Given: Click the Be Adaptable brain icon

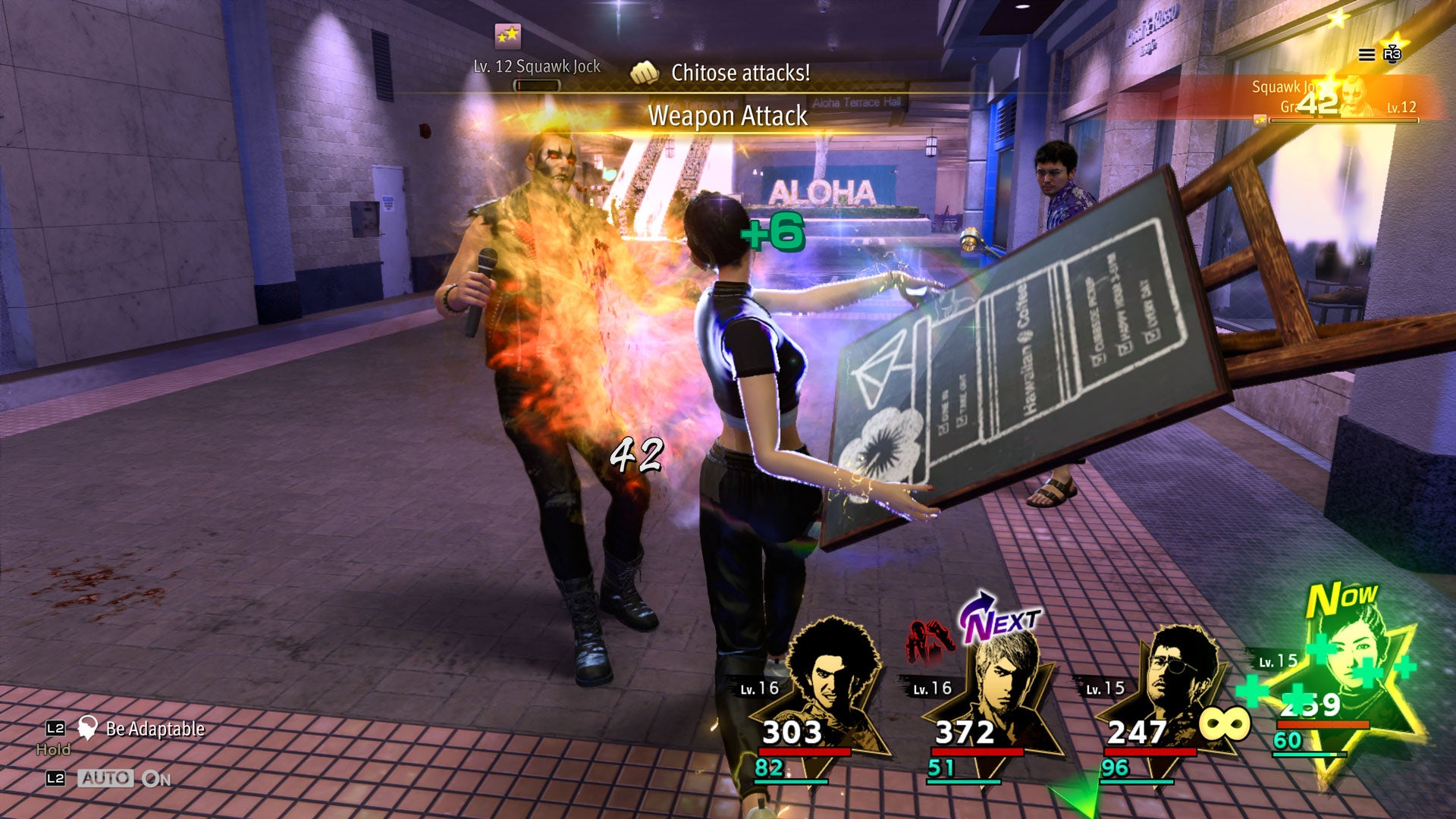Looking at the screenshot, I should (89, 727).
